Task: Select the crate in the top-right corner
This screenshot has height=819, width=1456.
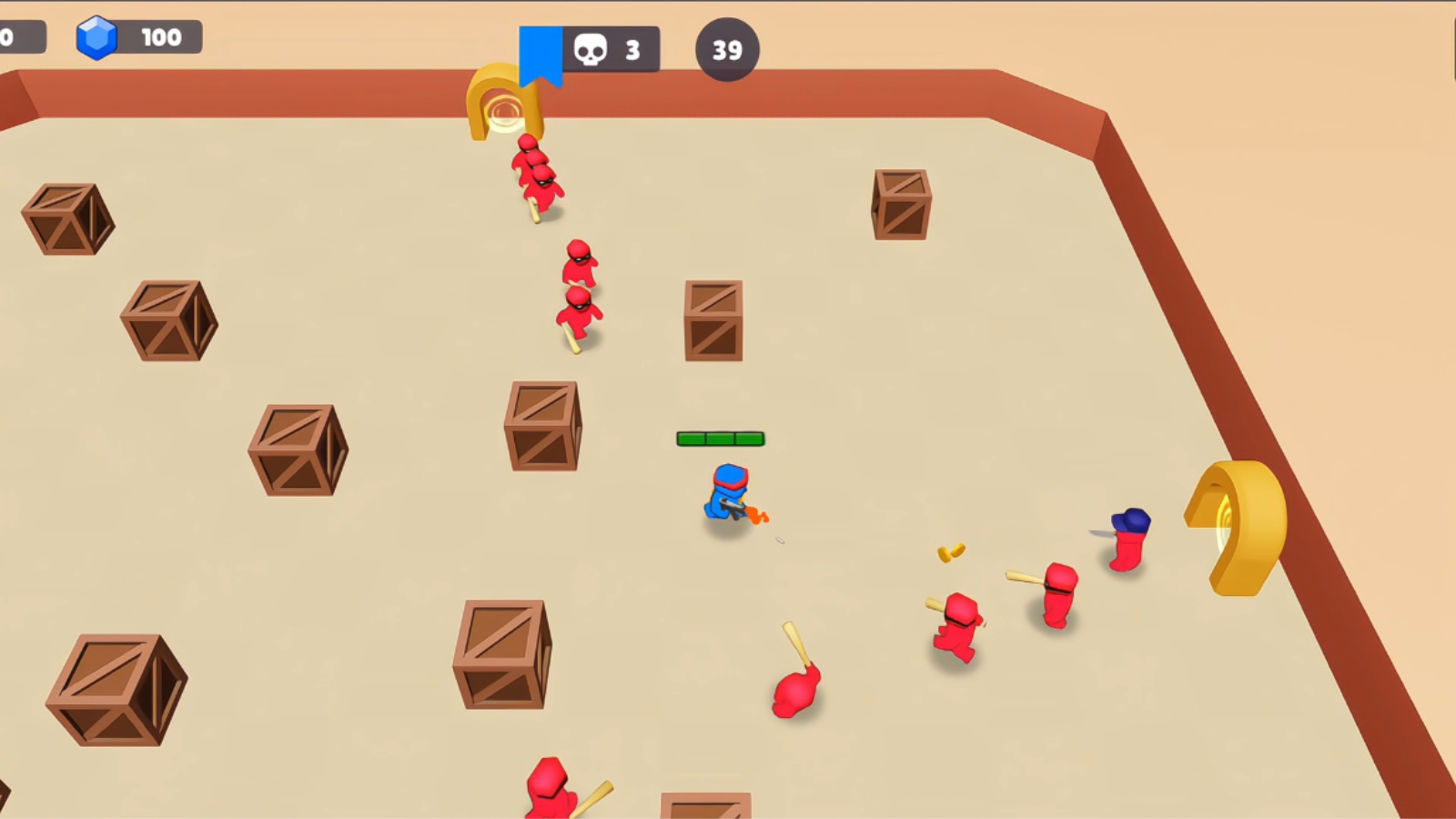Action: coord(901,203)
